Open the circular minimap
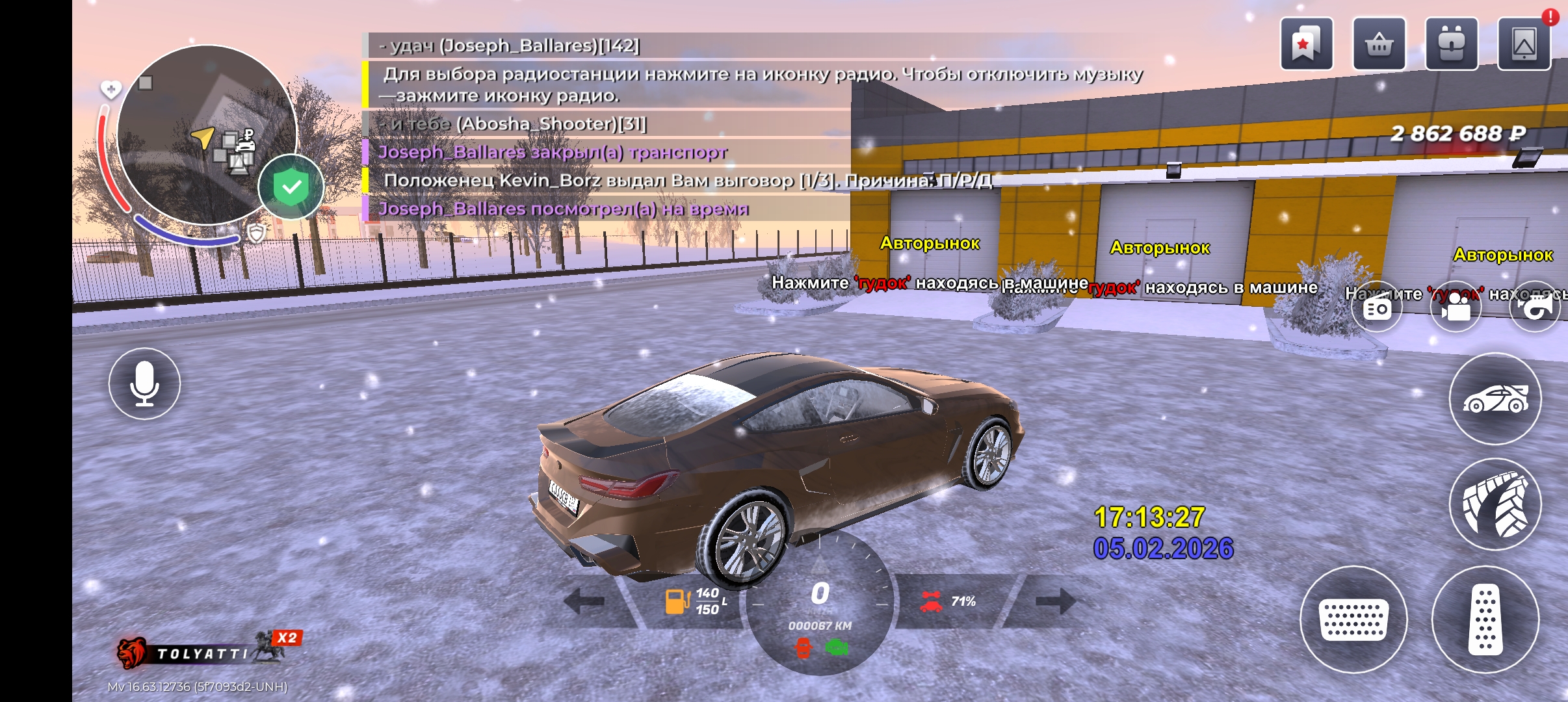 (x=206, y=135)
